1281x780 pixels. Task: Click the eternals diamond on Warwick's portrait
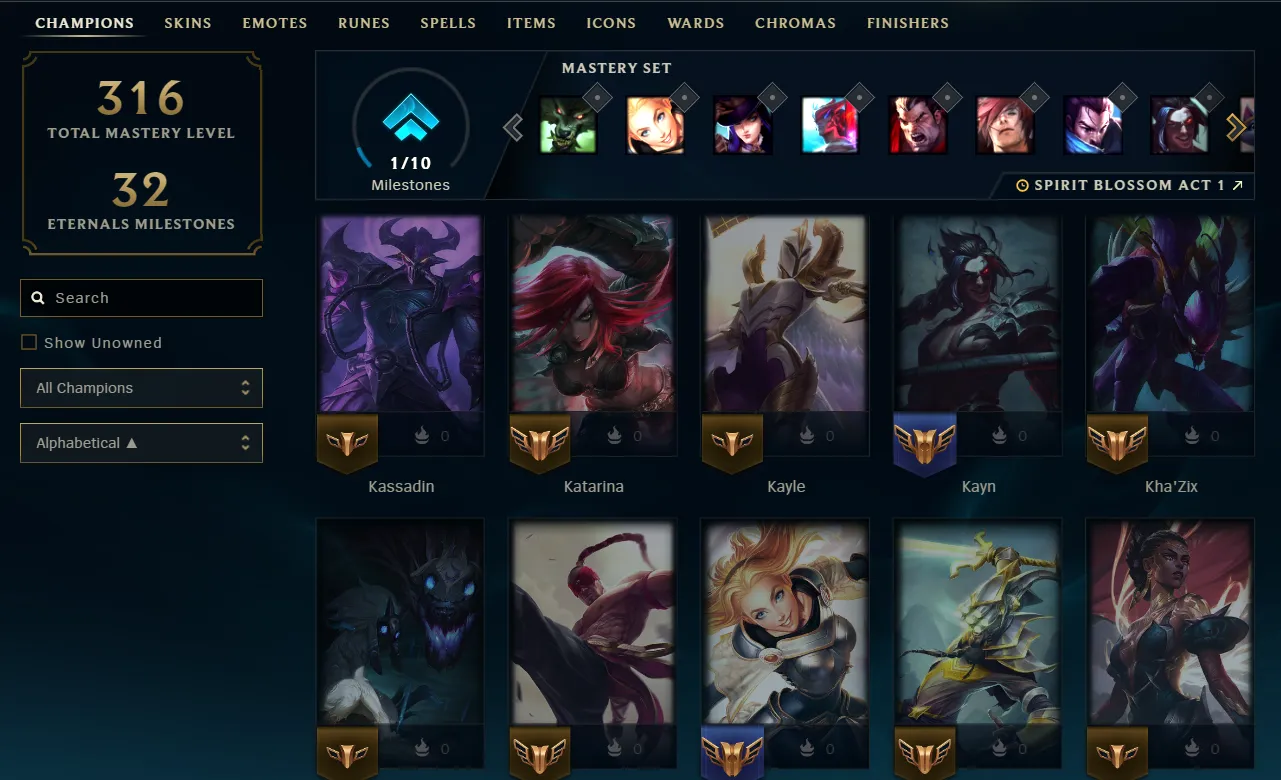598,97
